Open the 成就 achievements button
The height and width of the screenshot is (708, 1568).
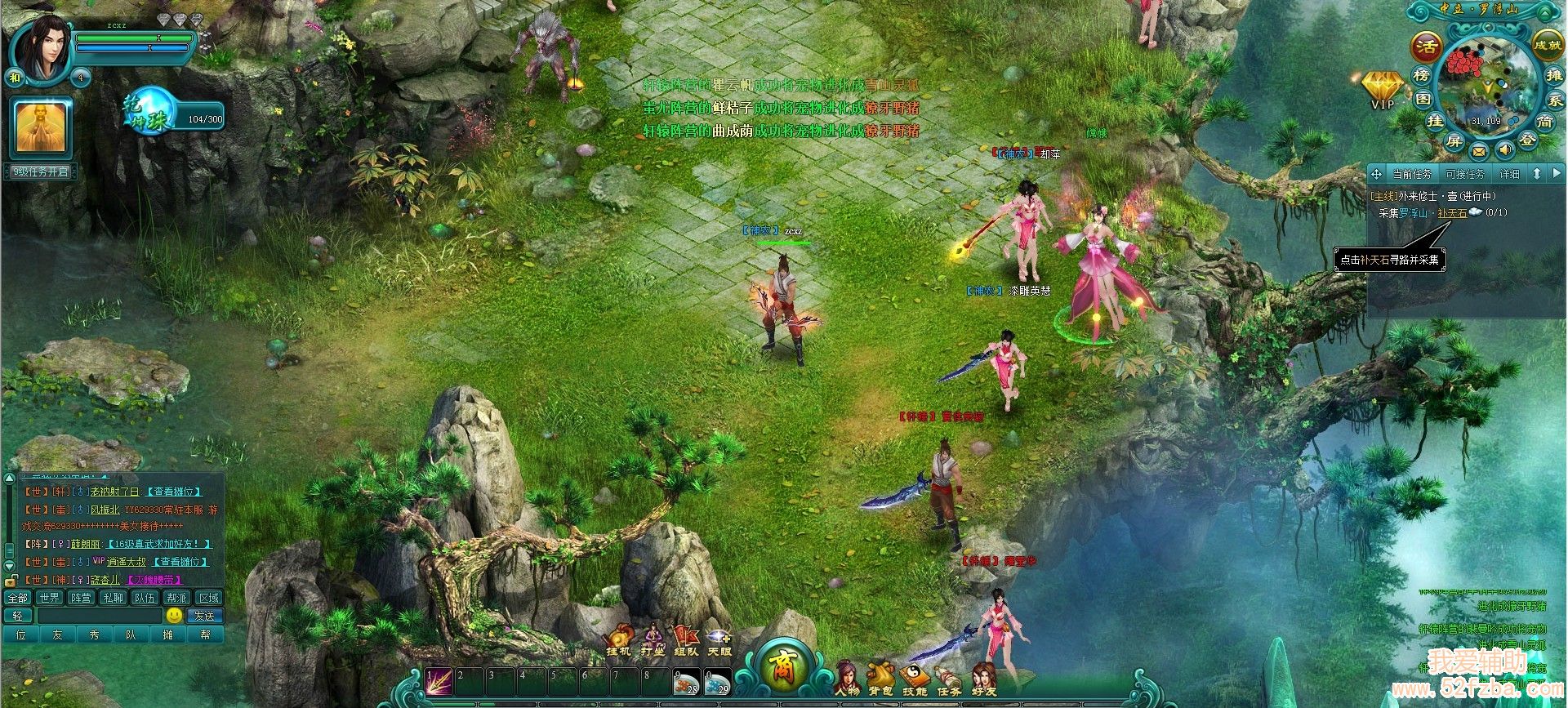tap(1547, 45)
